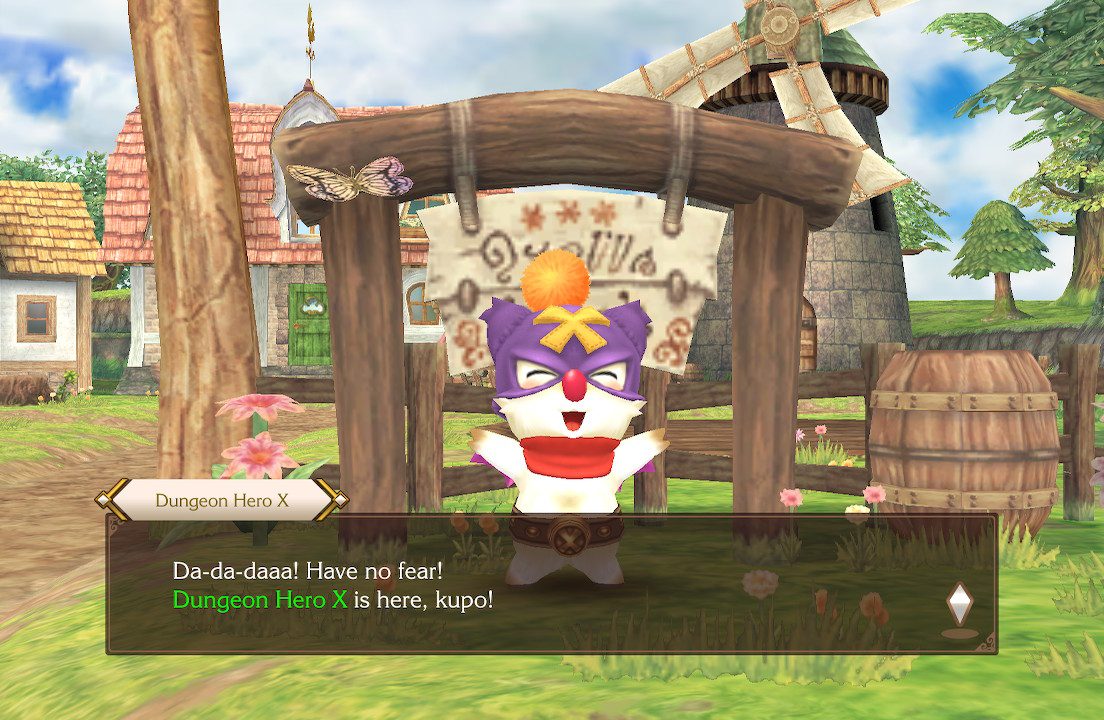1104x720 pixels.
Task: Advance dialogue with the diamond continue indicator
Action: click(959, 604)
